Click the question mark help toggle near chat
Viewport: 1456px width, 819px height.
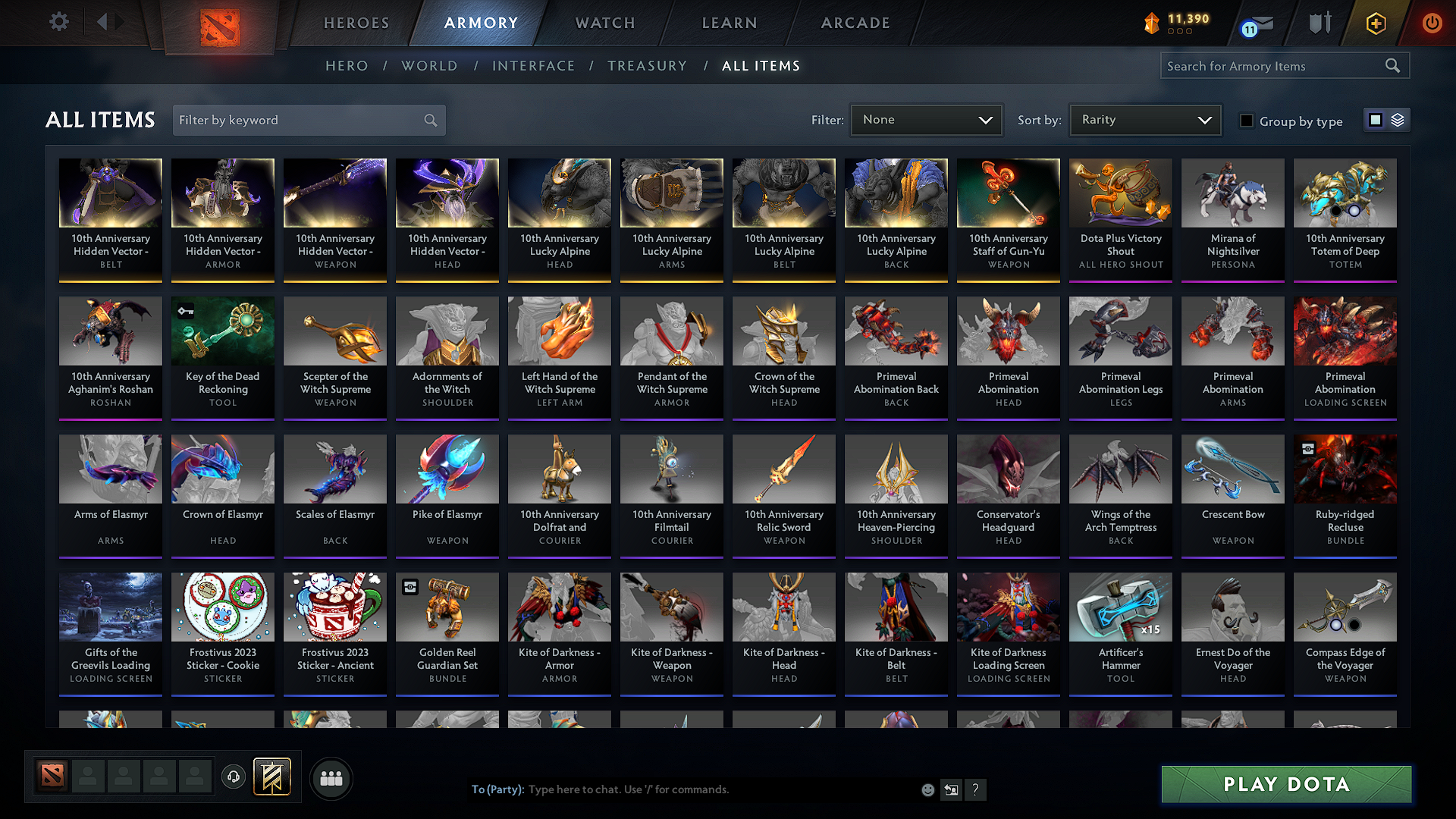tap(976, 789)
